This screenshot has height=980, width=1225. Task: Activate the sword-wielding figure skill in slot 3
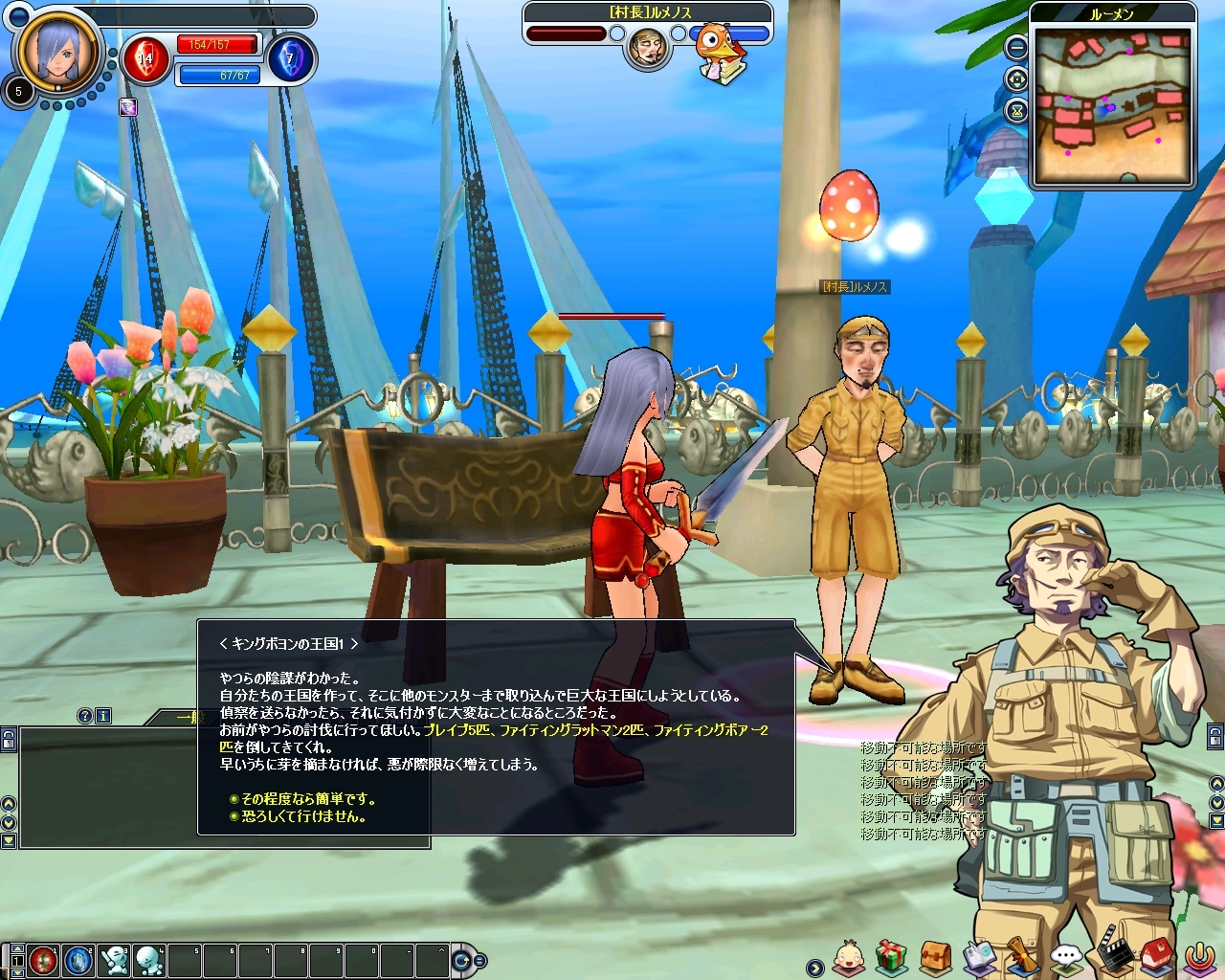[x=114, y=959]
